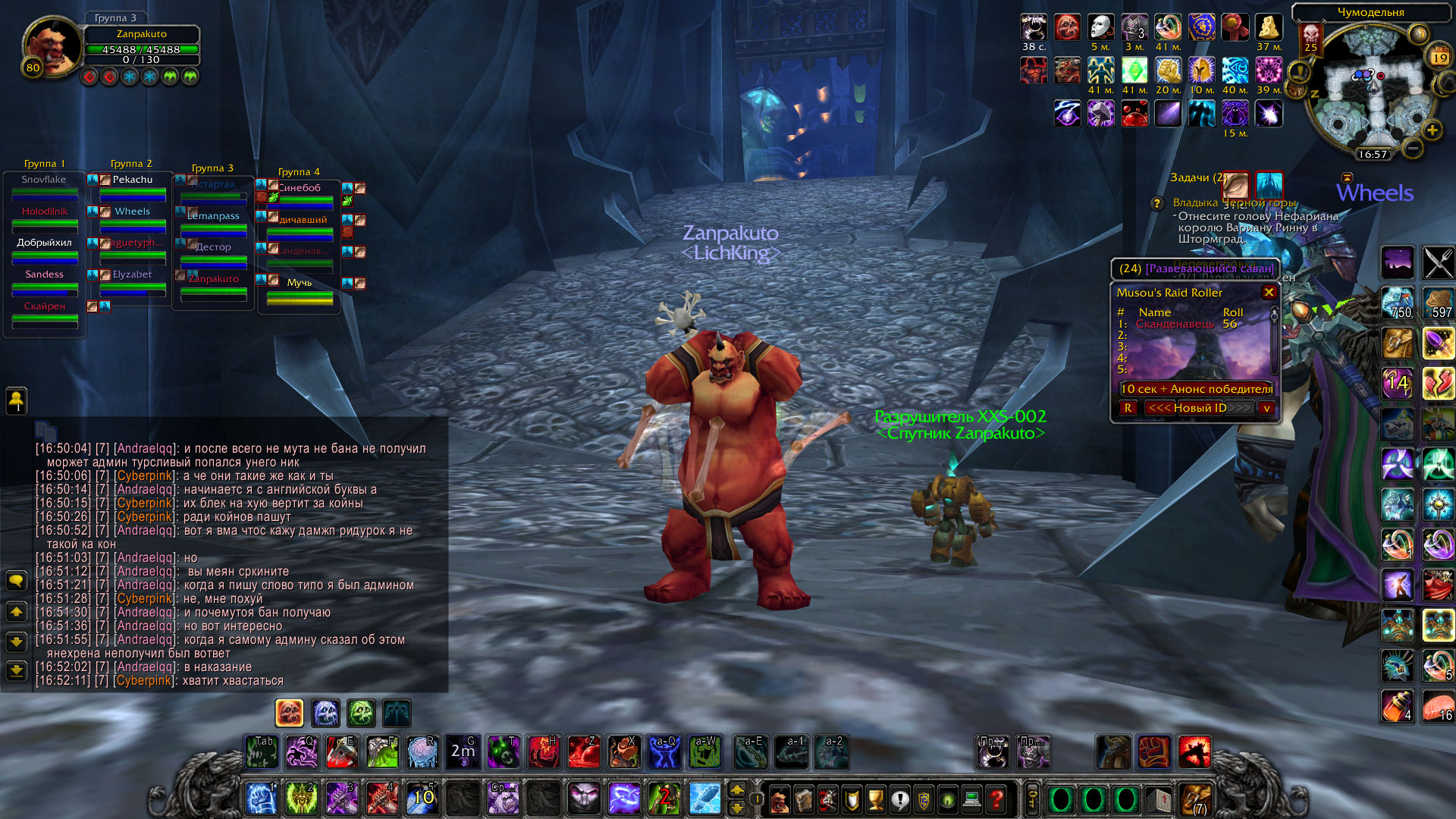The width and height of the screenshot is (1456, 819).
Task: Close the Musou's Raid Roller window
Action: tap(1269, 292)
